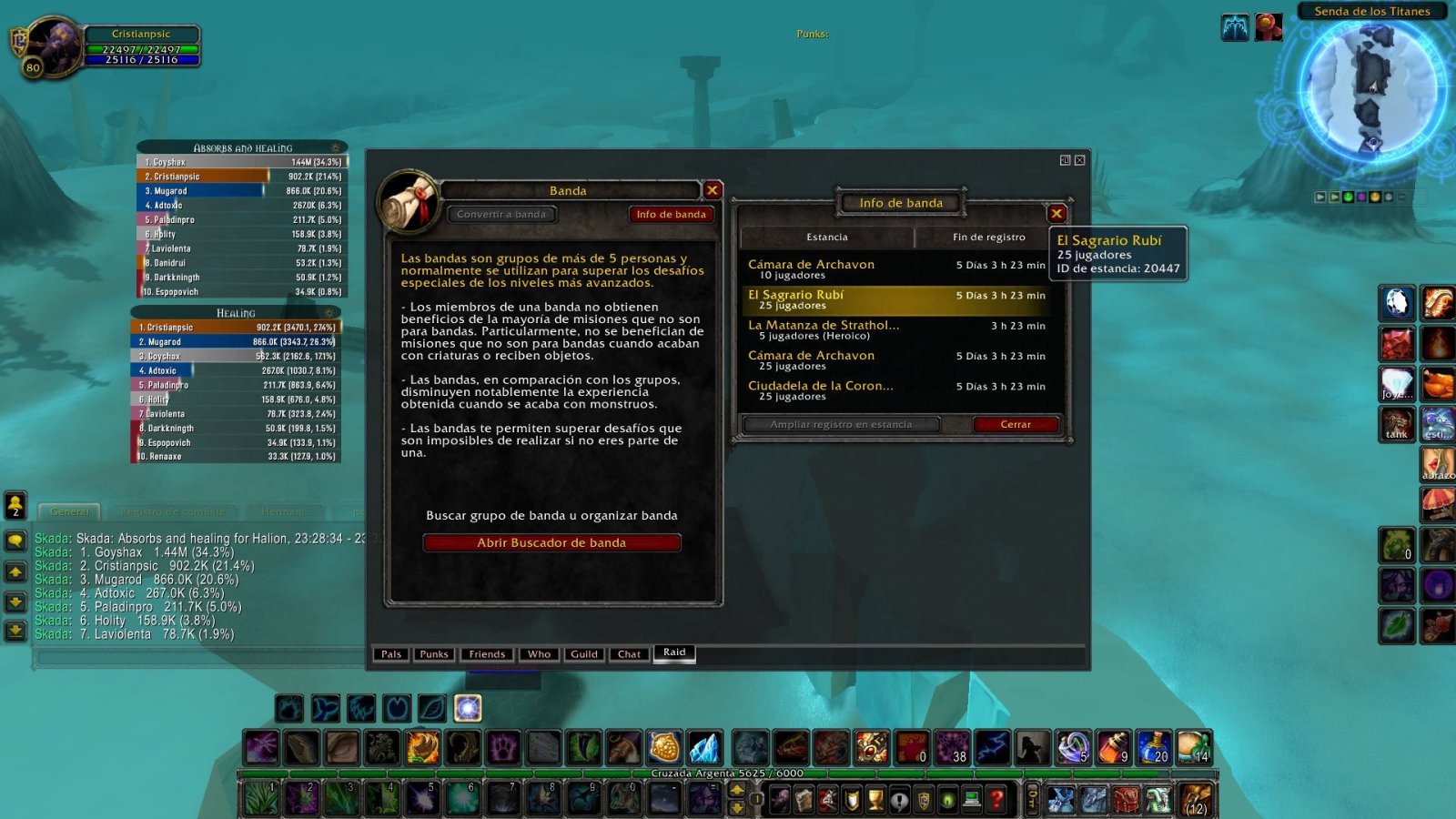Screen dimensions: 1456x819
Task: Toggle the purple dot beside the minimap buttons
Action: click(x=1362, y=197)
